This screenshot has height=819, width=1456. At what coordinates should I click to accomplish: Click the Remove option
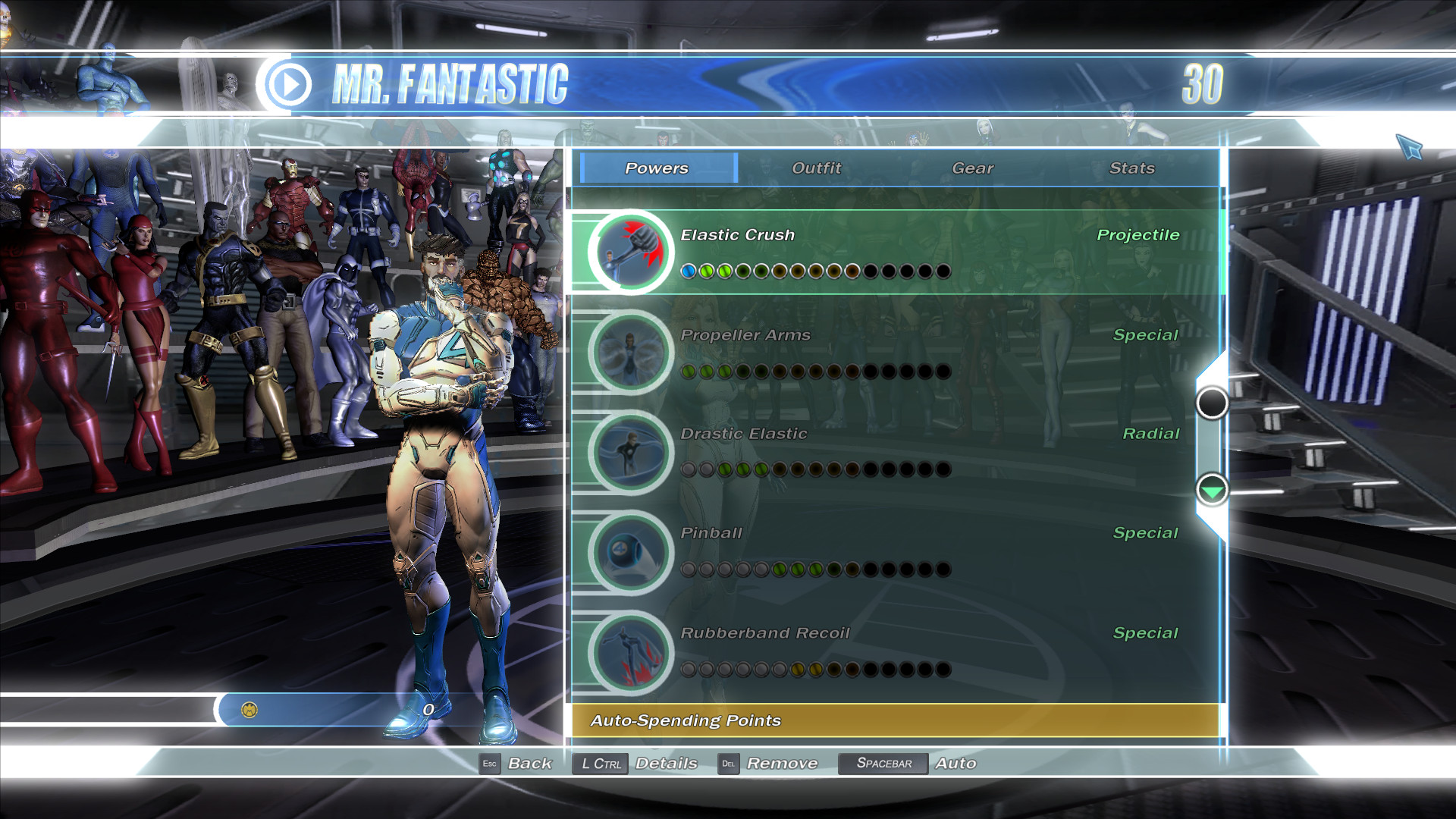click(783, 764)
